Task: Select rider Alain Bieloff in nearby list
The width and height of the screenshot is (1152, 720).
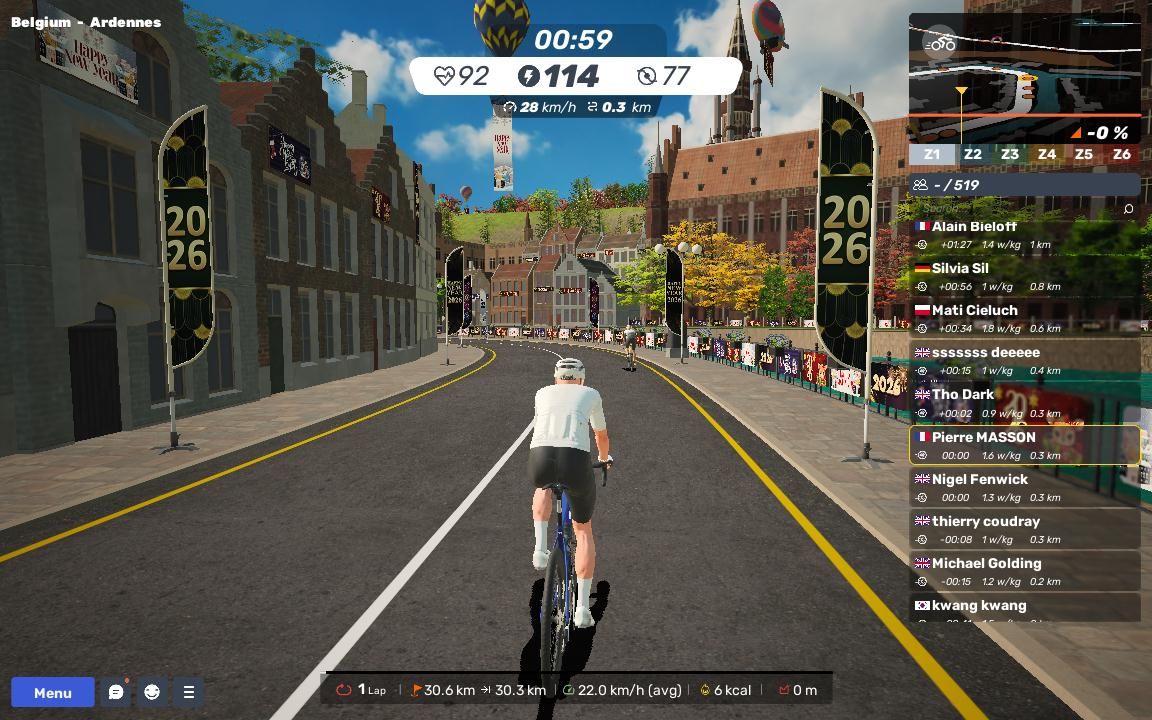Action: (1024, 235)
